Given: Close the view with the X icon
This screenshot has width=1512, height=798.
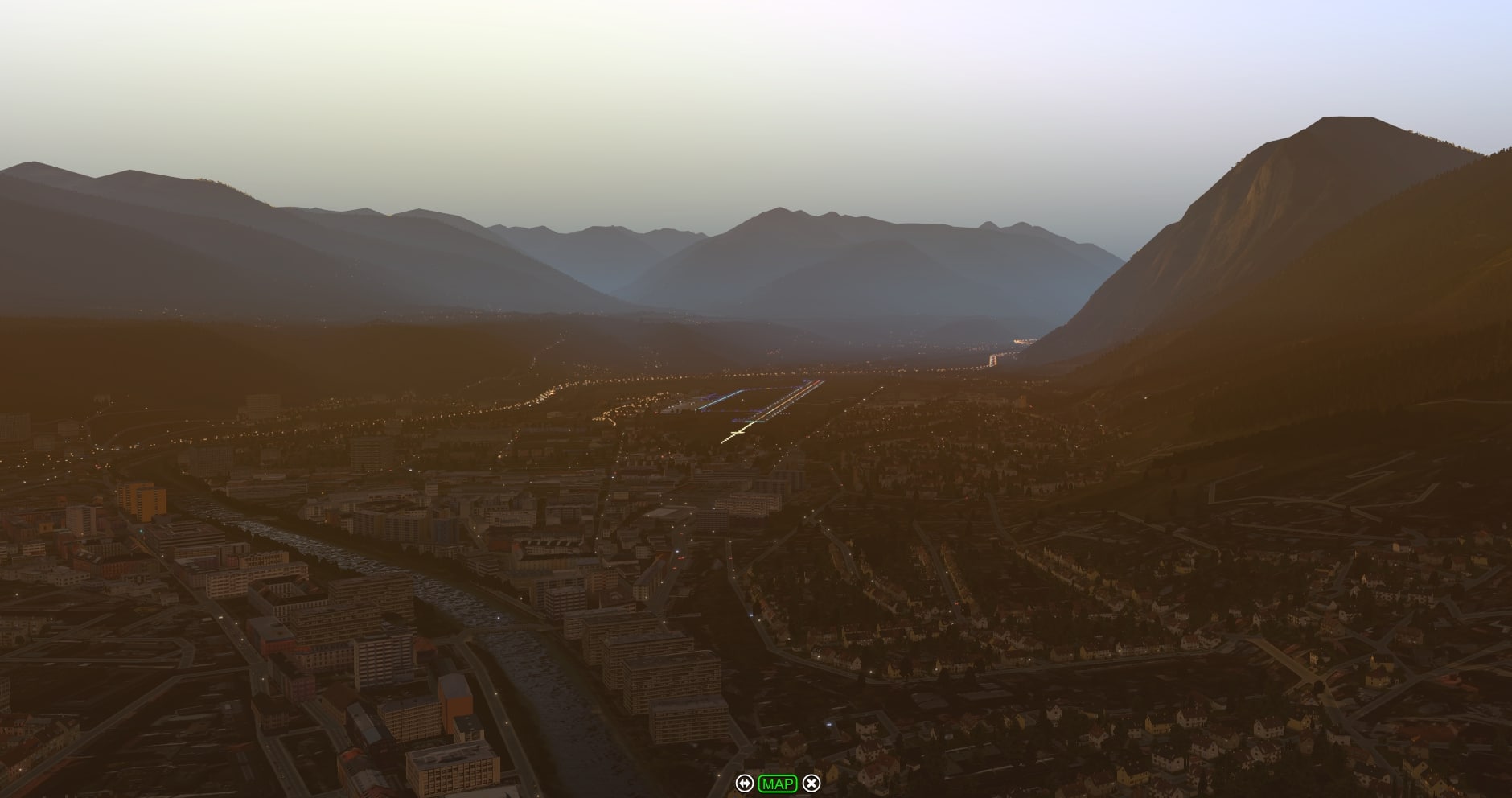Looking at the screenshot, I should (x=812, y=783).
